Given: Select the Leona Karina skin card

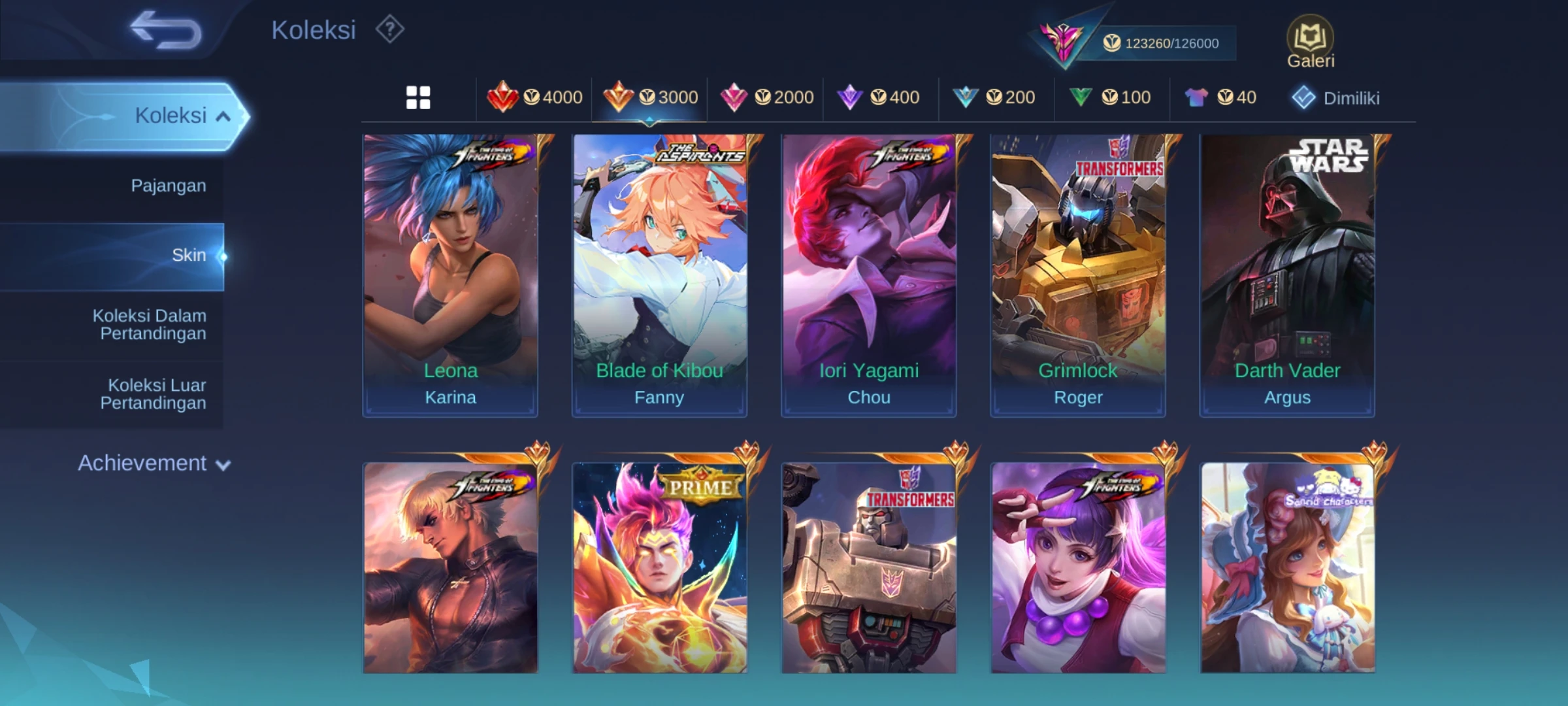Looking at the screenshot, I should [450, 275].
